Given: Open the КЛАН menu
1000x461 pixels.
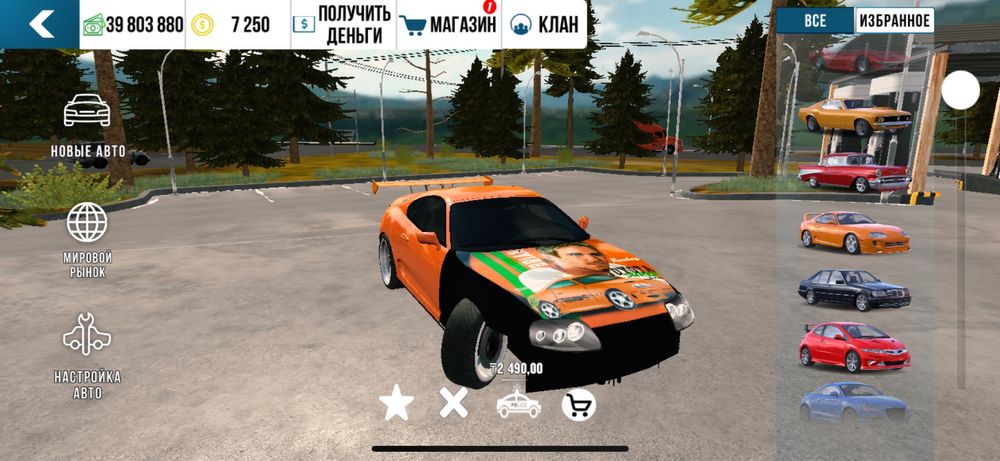Looking at the screenshot, I should (x=545, y=25).
